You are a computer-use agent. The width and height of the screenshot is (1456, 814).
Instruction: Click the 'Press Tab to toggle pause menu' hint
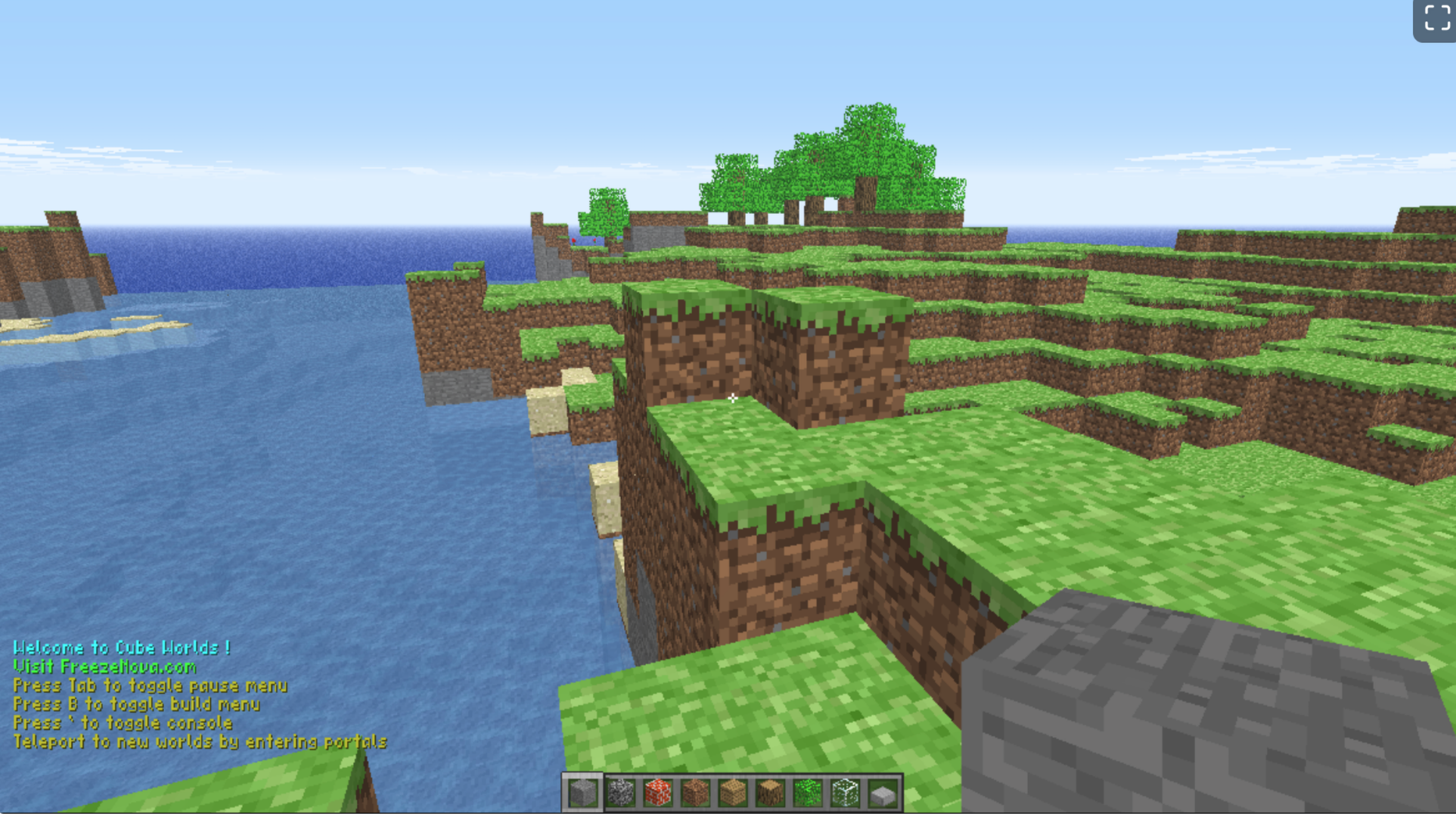tap(151, 686)
